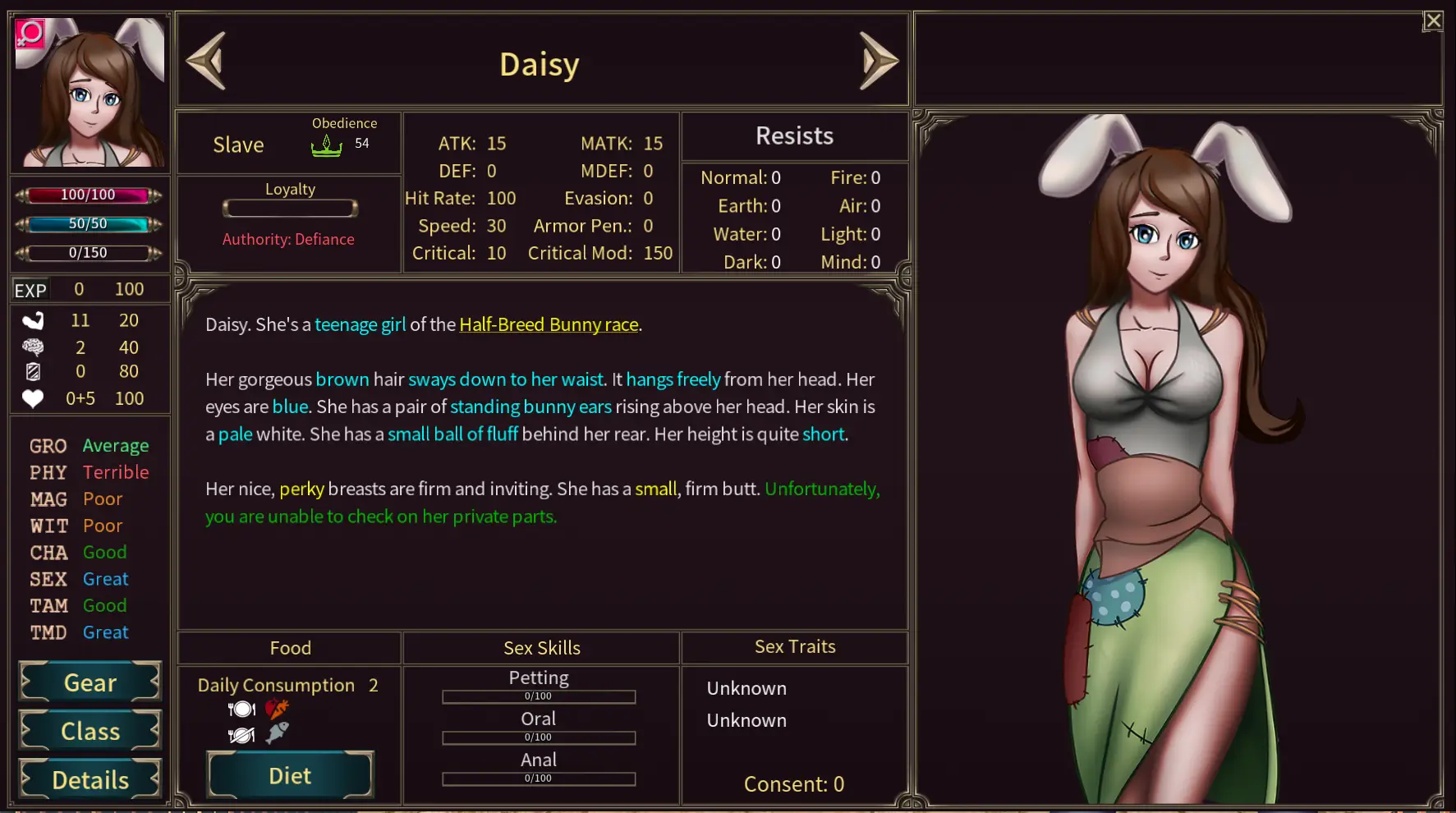Click Daisy's portrait thumbnail
This screenshot has width=1456, height=813.
[89, 92]
